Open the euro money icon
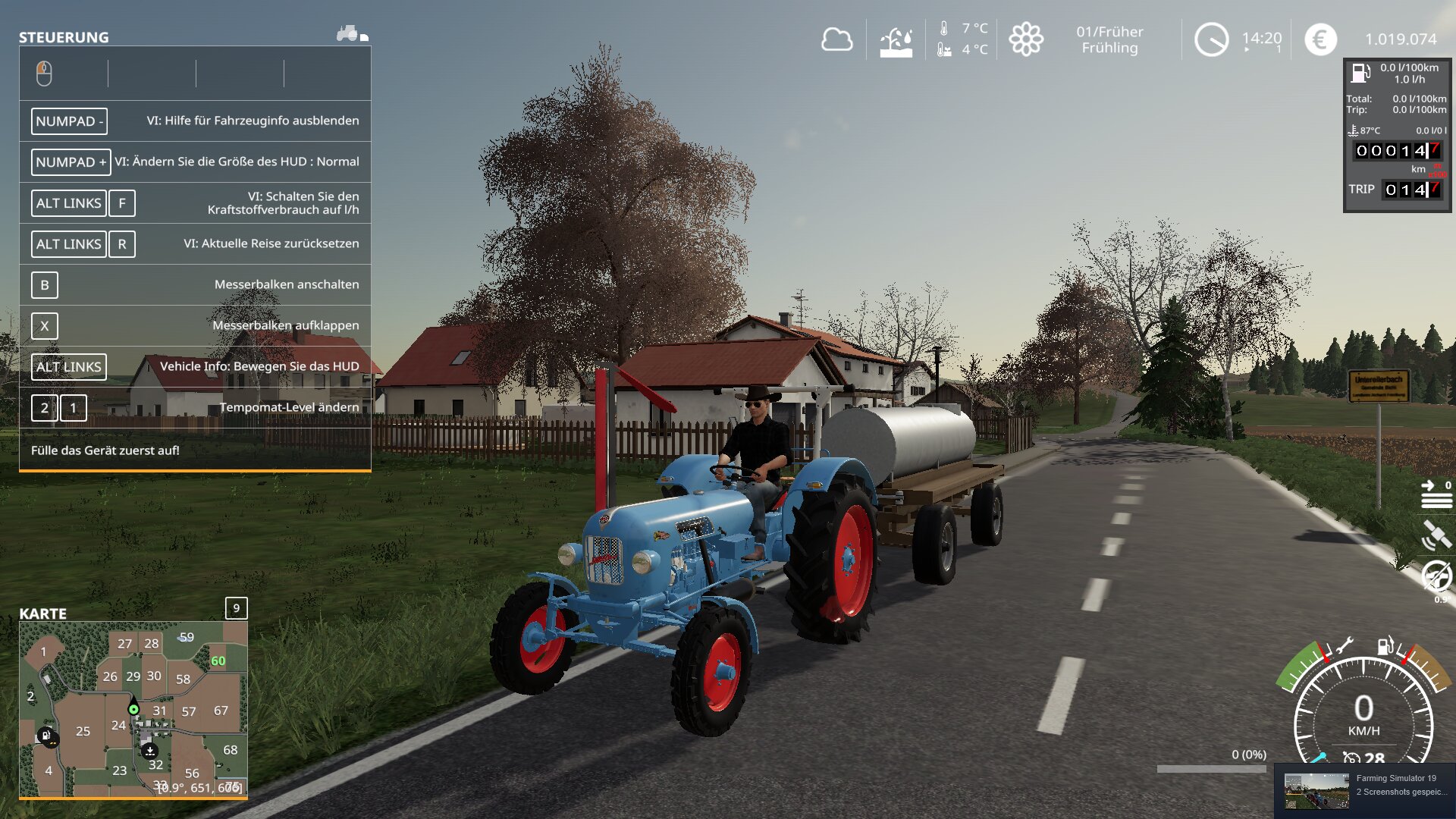Screen dimensions: 1456x819 pos(1320,39)
